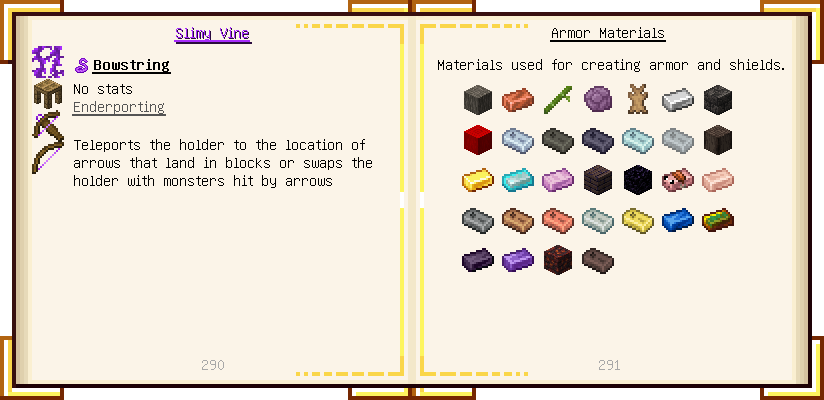Open the yellow ingot in the fourth row
The height and width of the screenshot is (400, 824).
[x=638, y=220]
